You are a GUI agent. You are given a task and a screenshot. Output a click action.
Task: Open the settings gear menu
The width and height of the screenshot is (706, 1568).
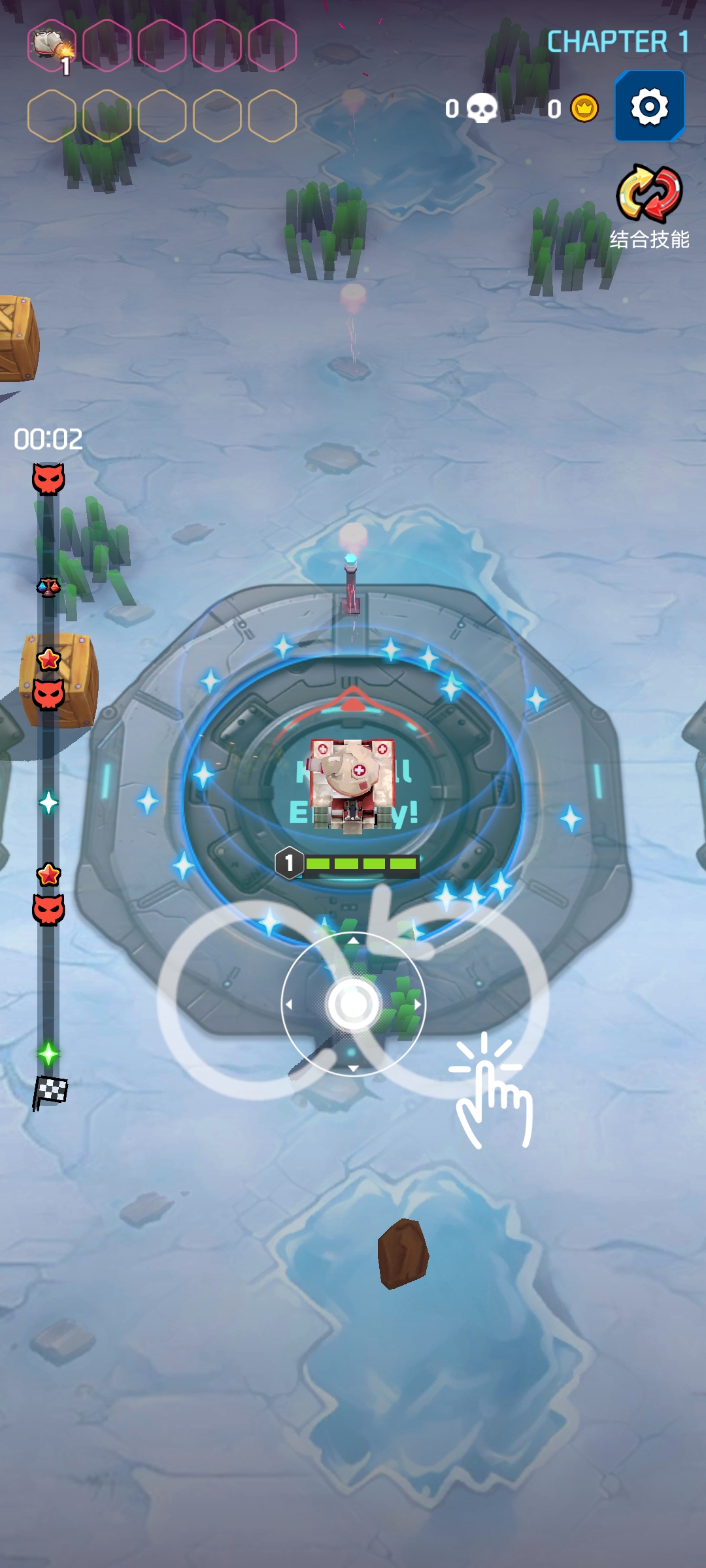coord(649,106)
